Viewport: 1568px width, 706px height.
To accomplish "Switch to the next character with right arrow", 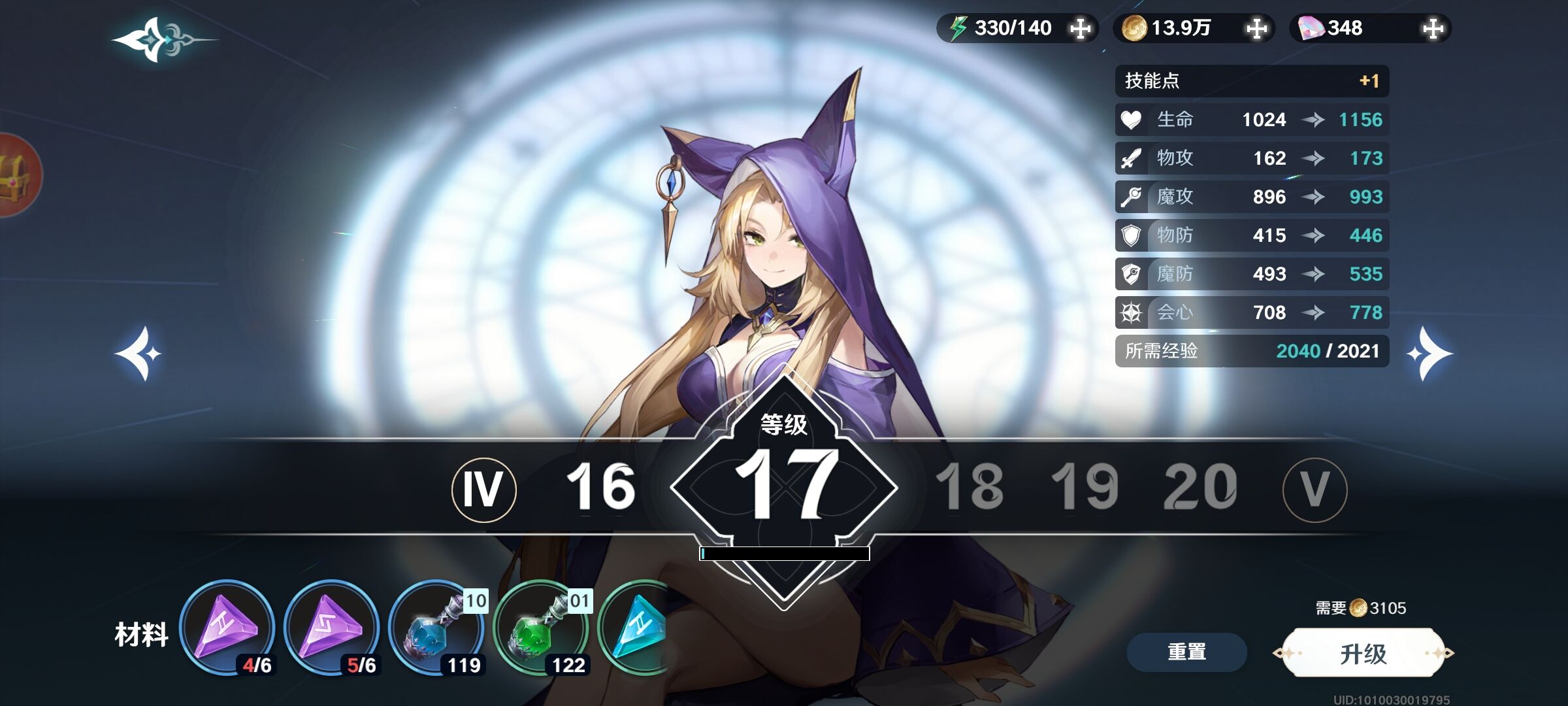I will pyautogui.click(x=1429, y=354).
